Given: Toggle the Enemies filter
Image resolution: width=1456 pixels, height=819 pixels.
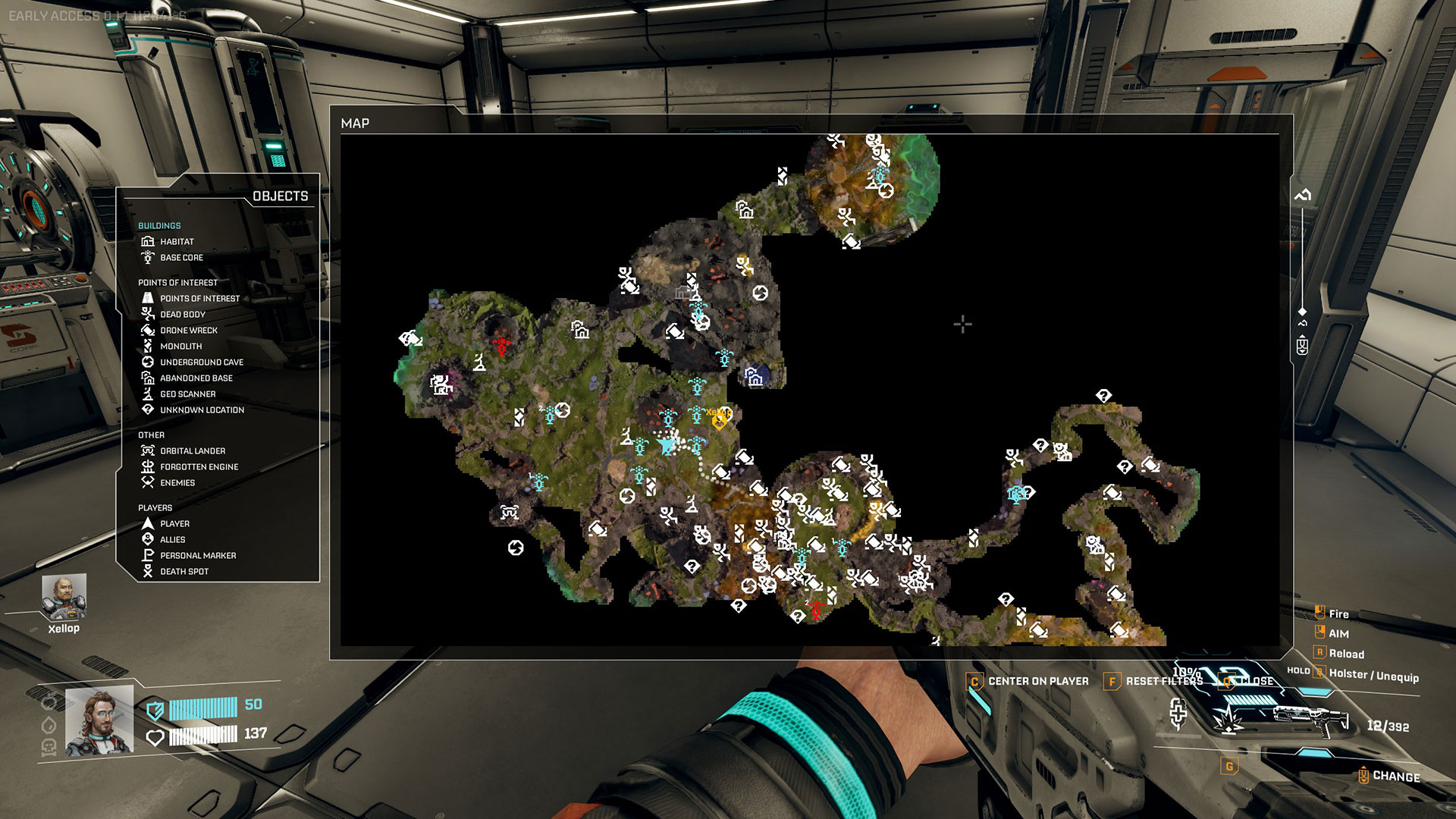Looking at the screenshot, I should click(177, 482).
